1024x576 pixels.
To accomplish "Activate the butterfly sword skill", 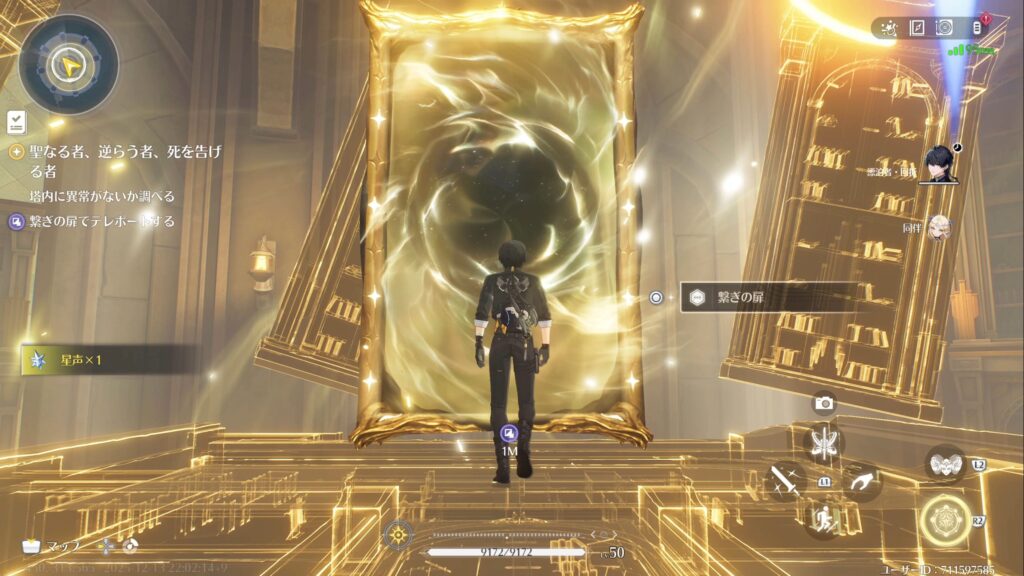I will [824, 443].
